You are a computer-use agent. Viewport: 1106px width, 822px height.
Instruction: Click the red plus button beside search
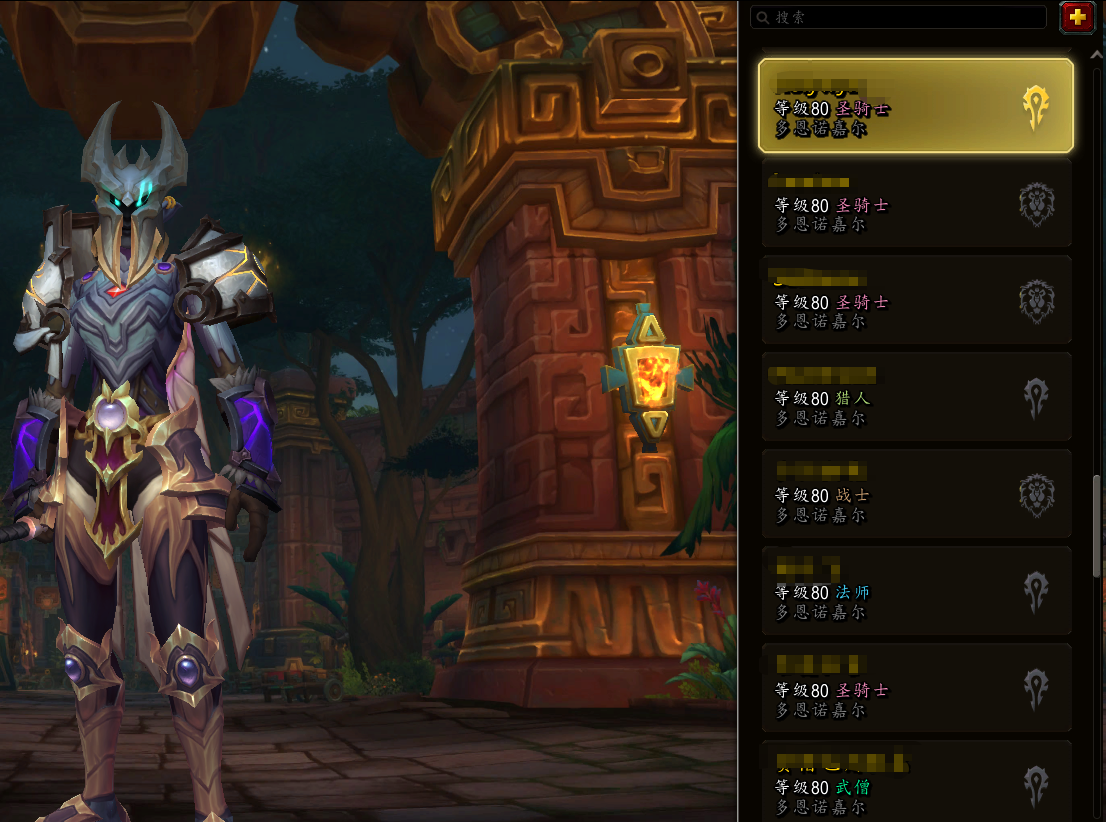[x=1077, y=17]
